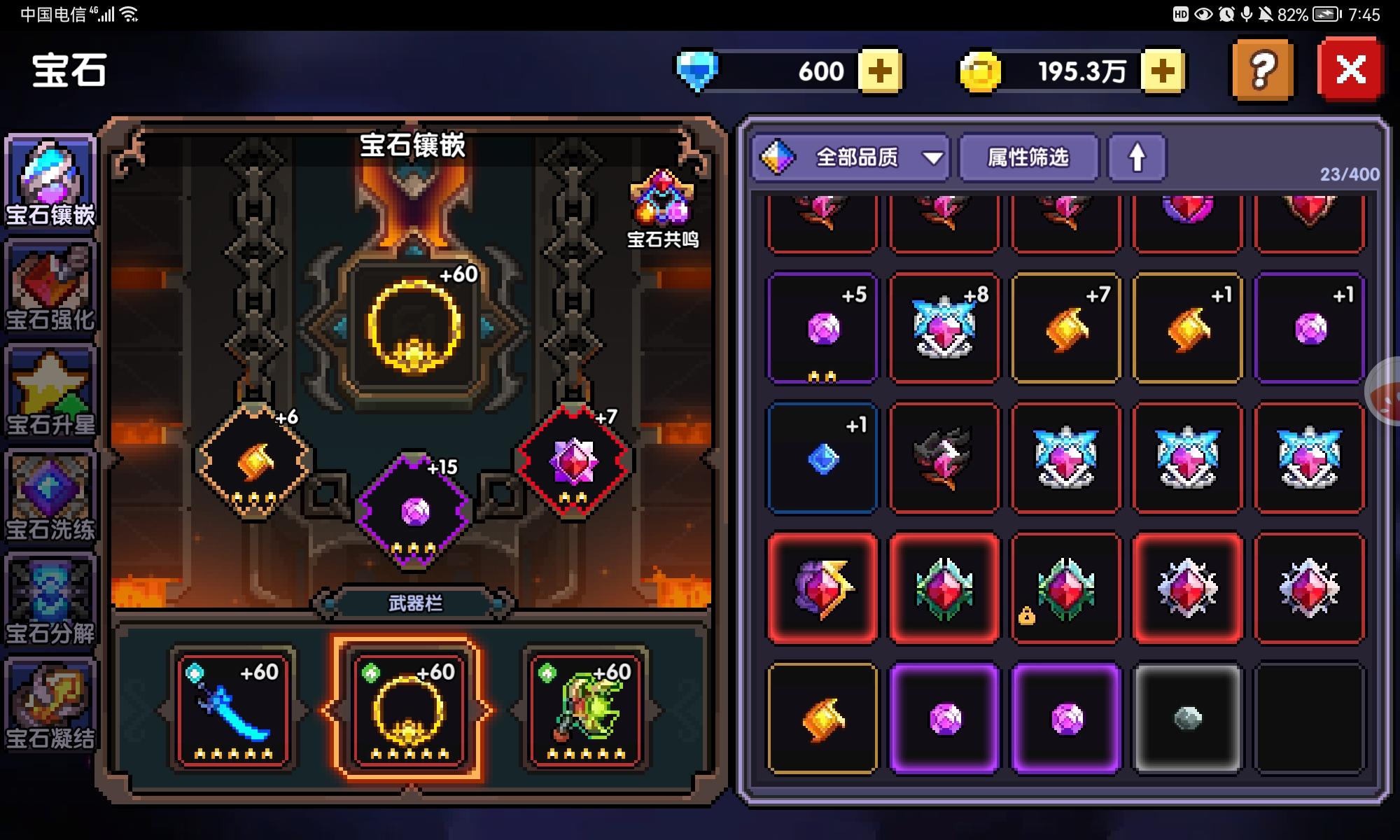Toggle the sort order arrow button

(1136, 159)
